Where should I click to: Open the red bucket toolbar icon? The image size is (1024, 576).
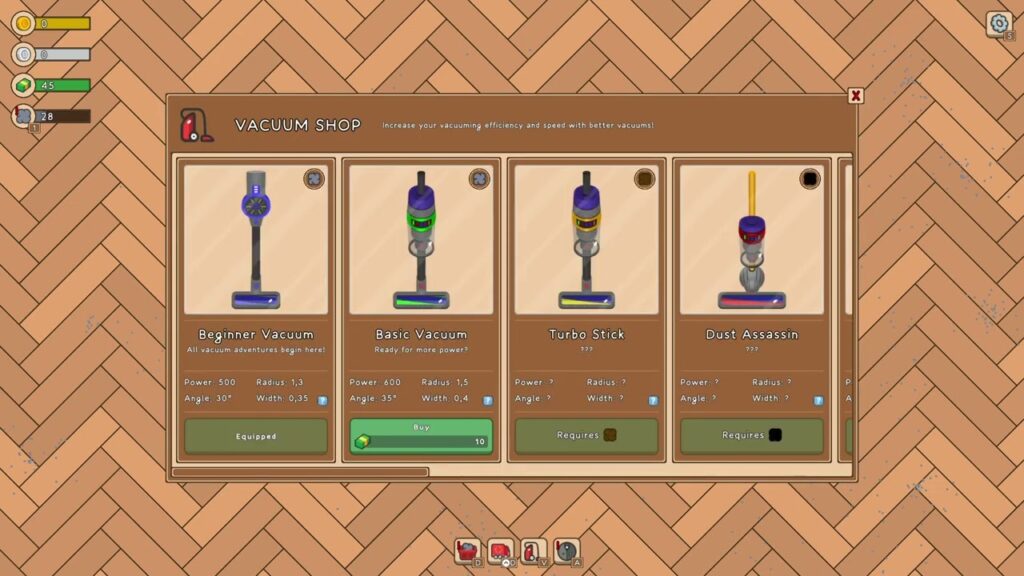[x=467, y=551]
